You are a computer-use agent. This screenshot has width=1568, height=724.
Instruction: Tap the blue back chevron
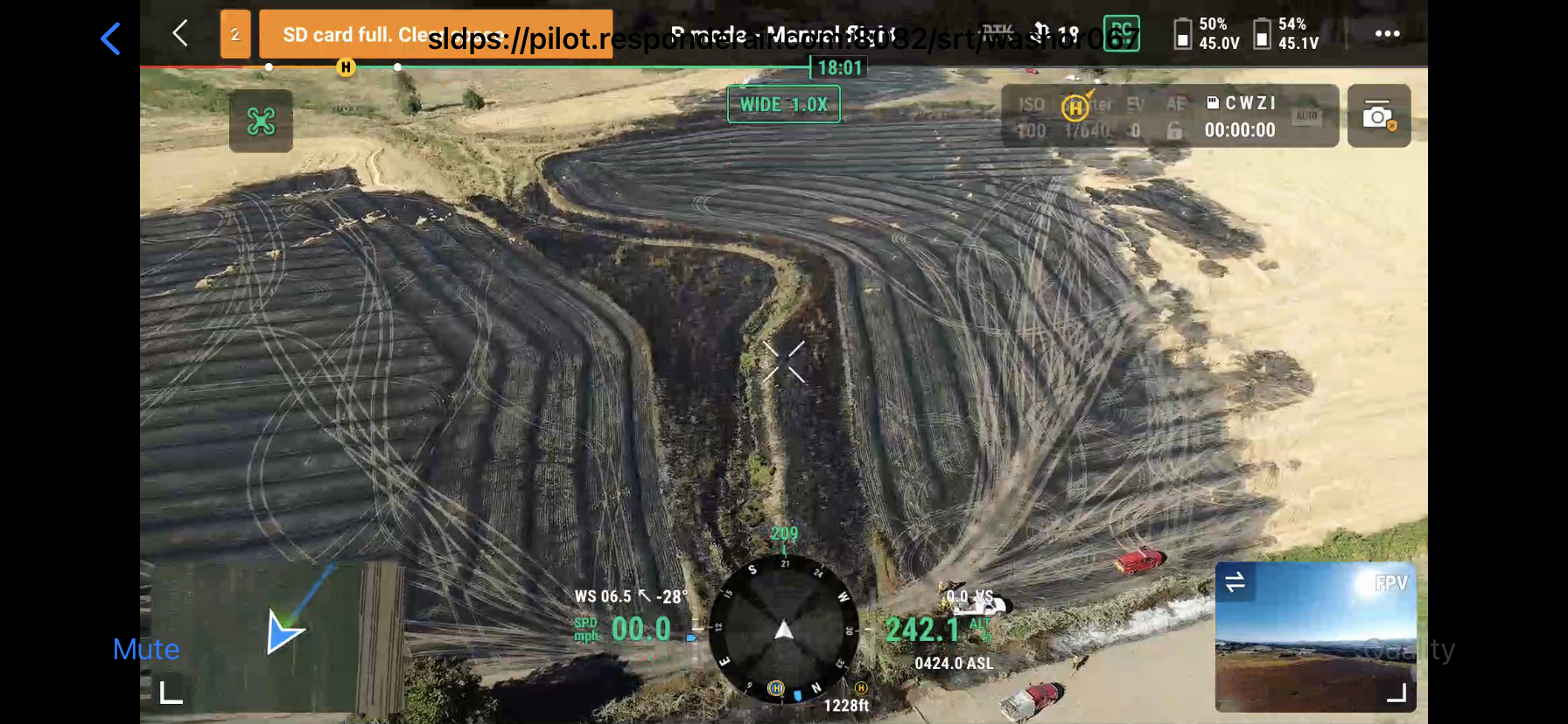click(110, 38)
